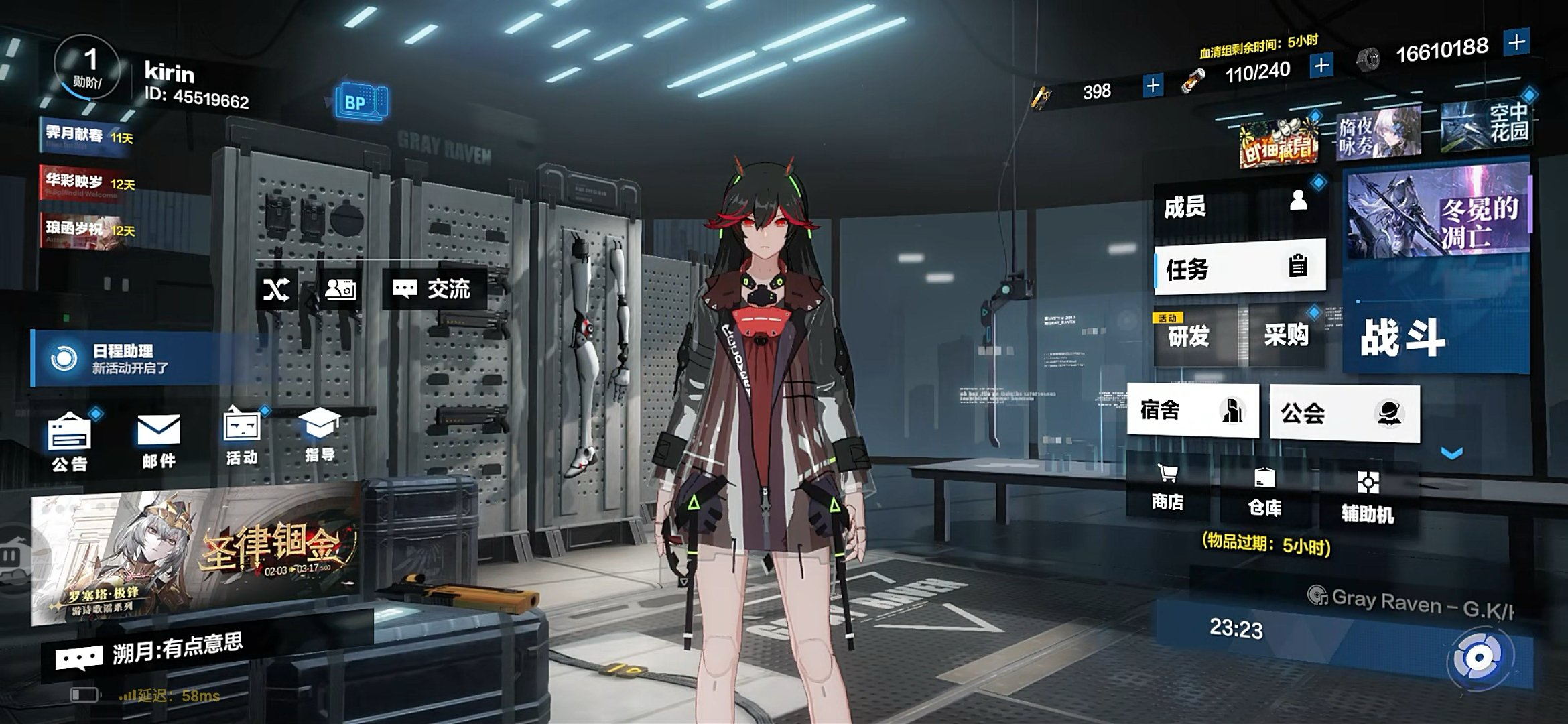Open the 任务 missions menu
The width and height of the screenshot is (1568, 724).
[1240, 268]
